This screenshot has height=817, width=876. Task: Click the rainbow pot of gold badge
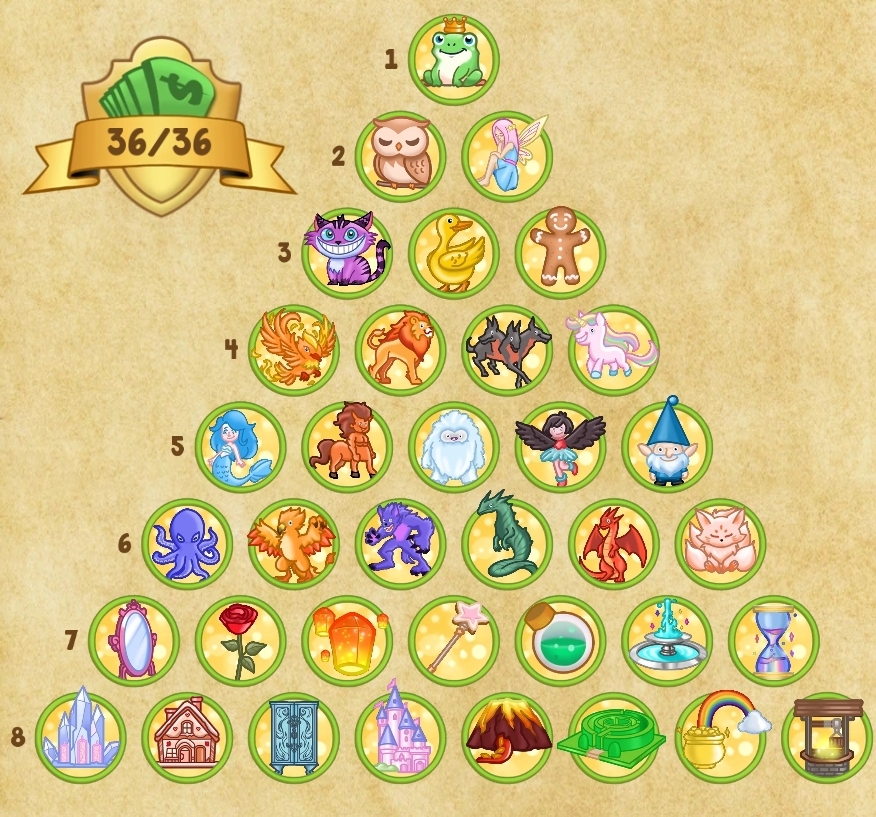(720, 738)
